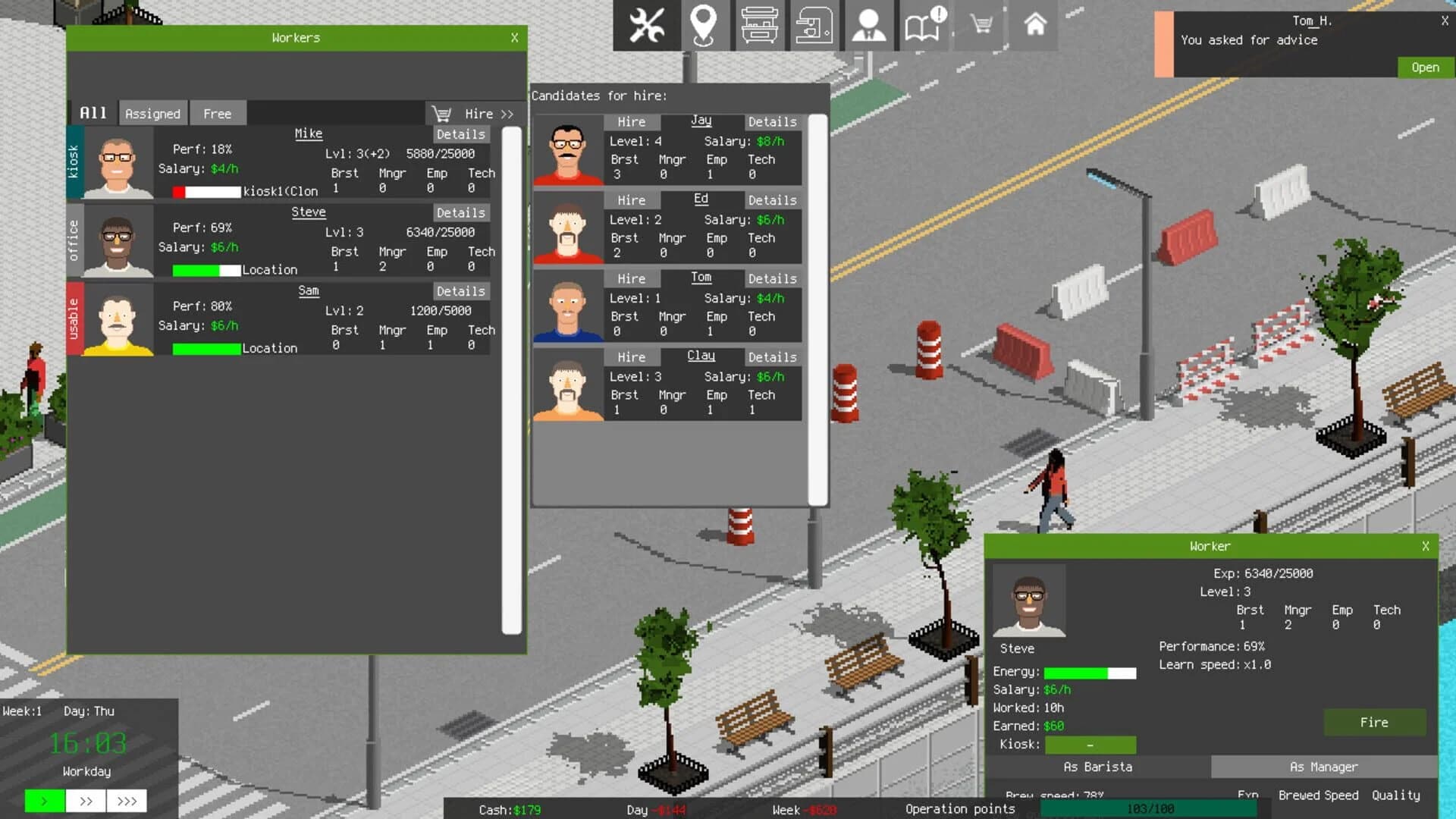Switch to the Assigned workers tab

pos(153,113)
